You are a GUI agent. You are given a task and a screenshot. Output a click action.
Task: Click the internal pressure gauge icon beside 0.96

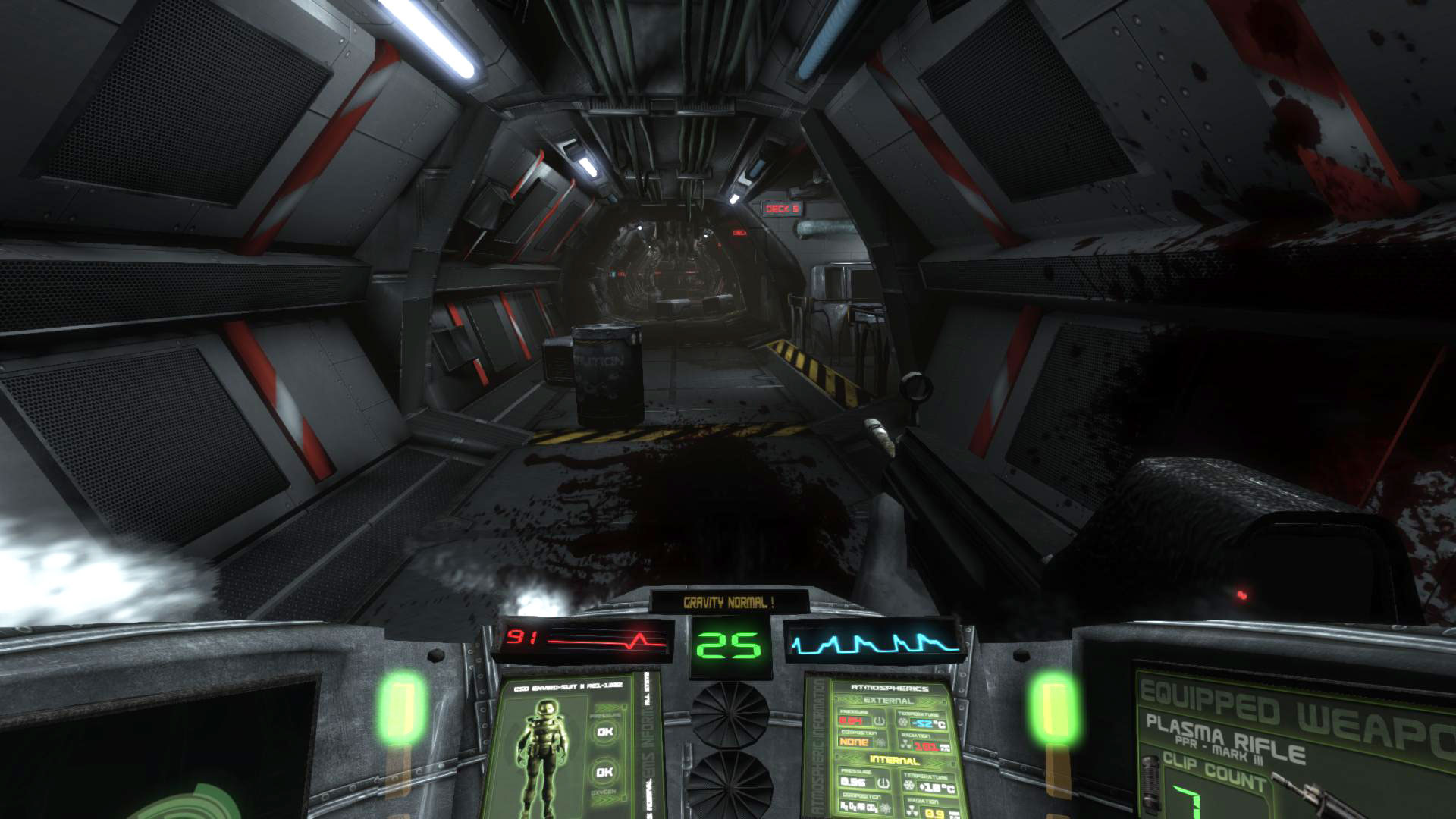(x=883, y=783)
